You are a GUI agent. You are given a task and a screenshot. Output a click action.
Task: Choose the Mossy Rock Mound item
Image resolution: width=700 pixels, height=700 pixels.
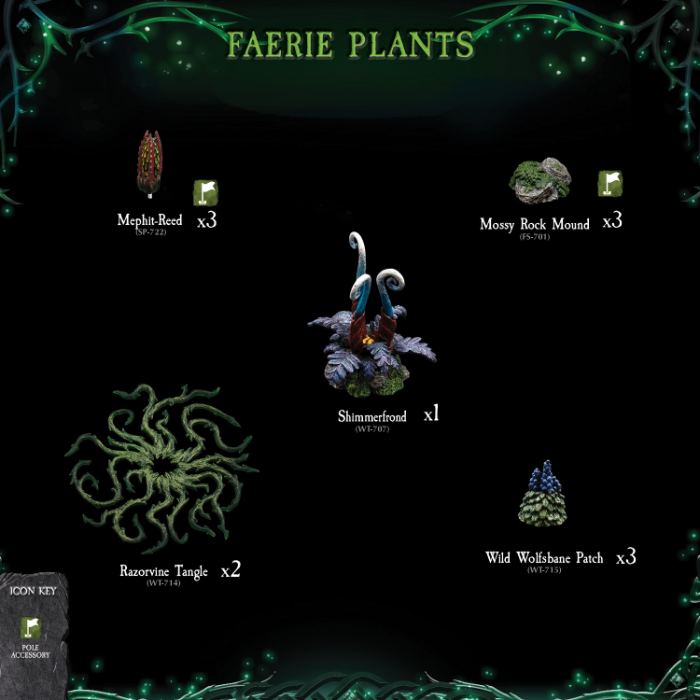(x=540, y=180)
